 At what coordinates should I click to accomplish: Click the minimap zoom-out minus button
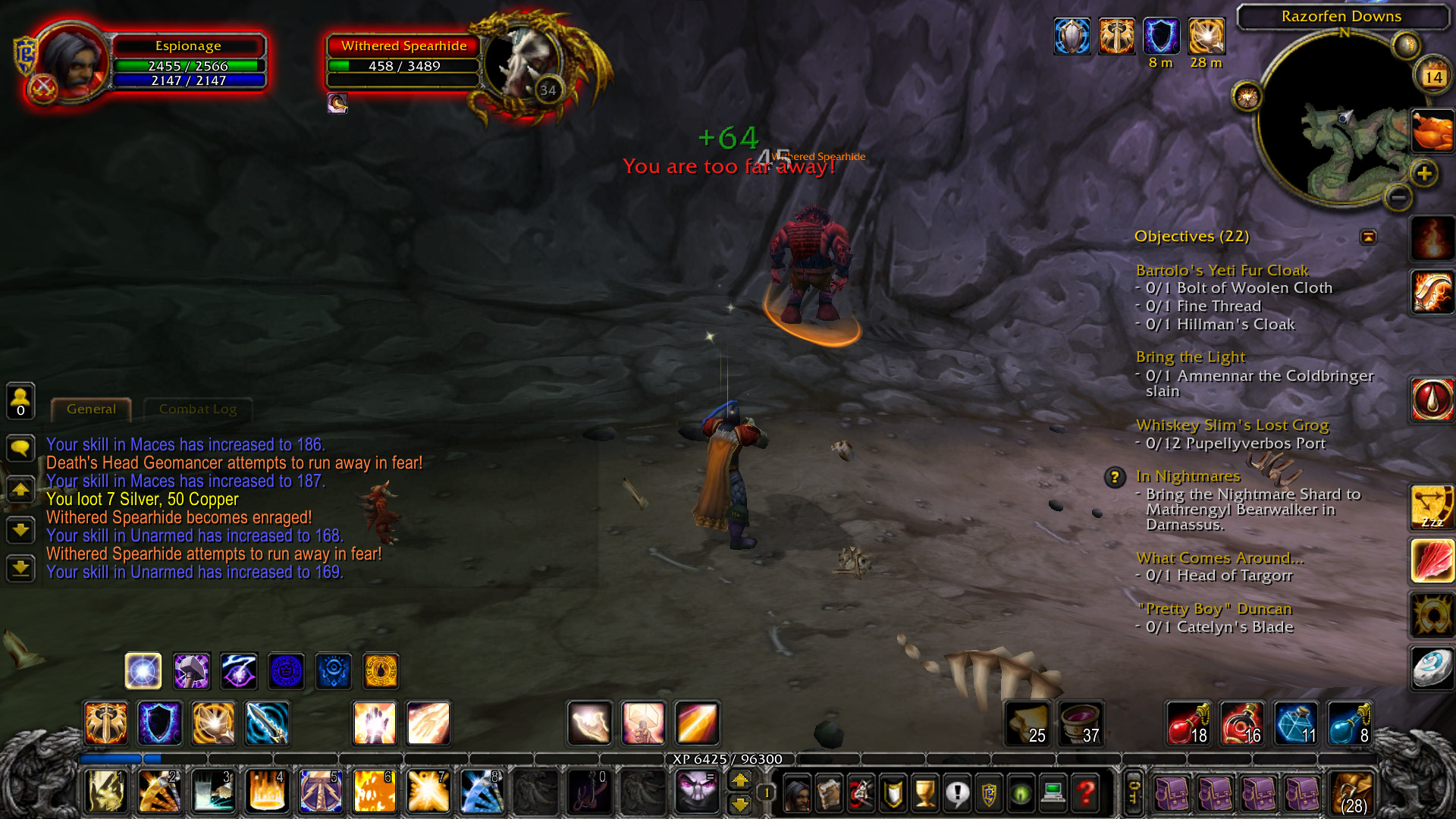(x=1399, y=197)
